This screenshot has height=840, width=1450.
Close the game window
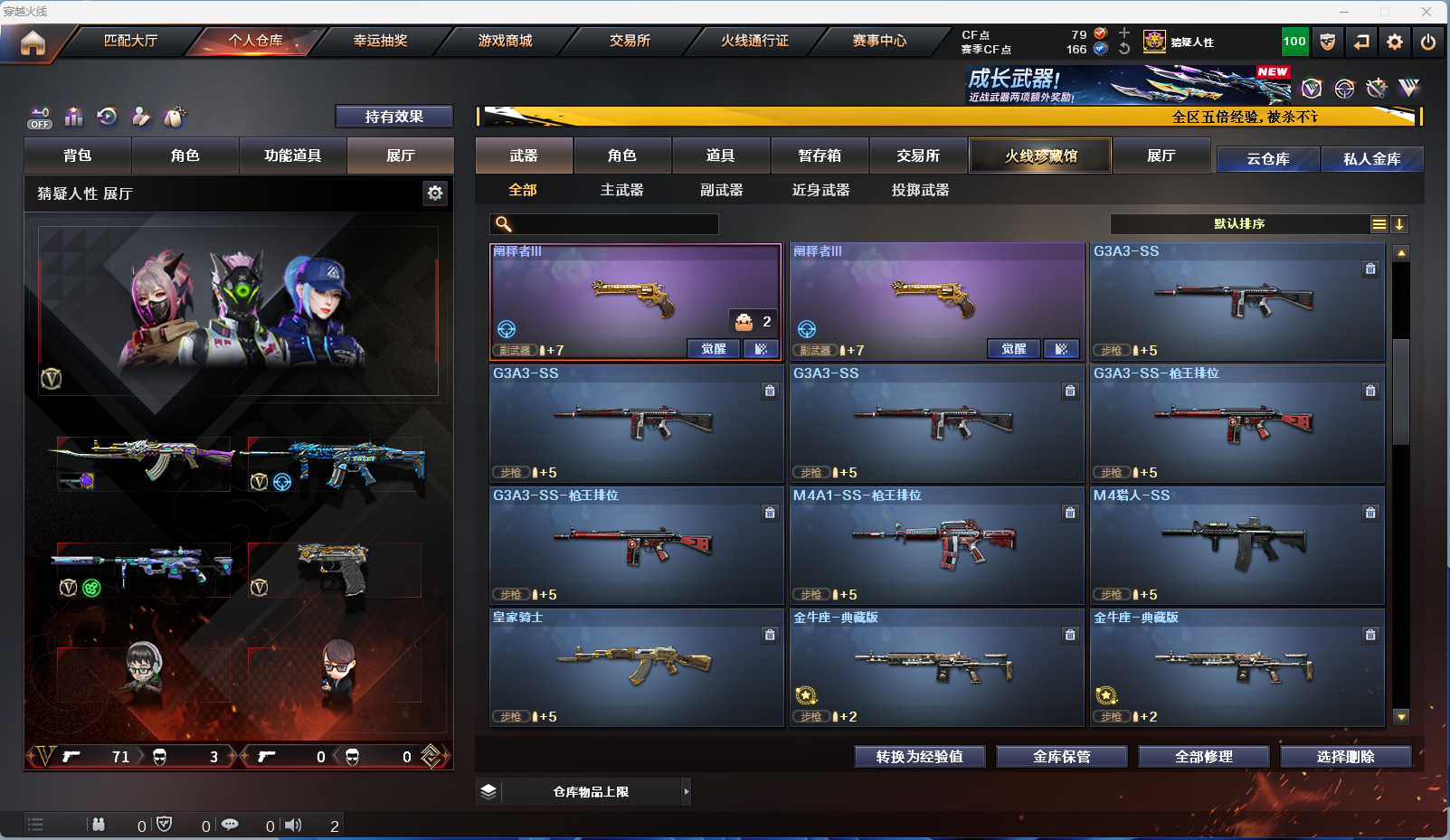point(1426,12)
